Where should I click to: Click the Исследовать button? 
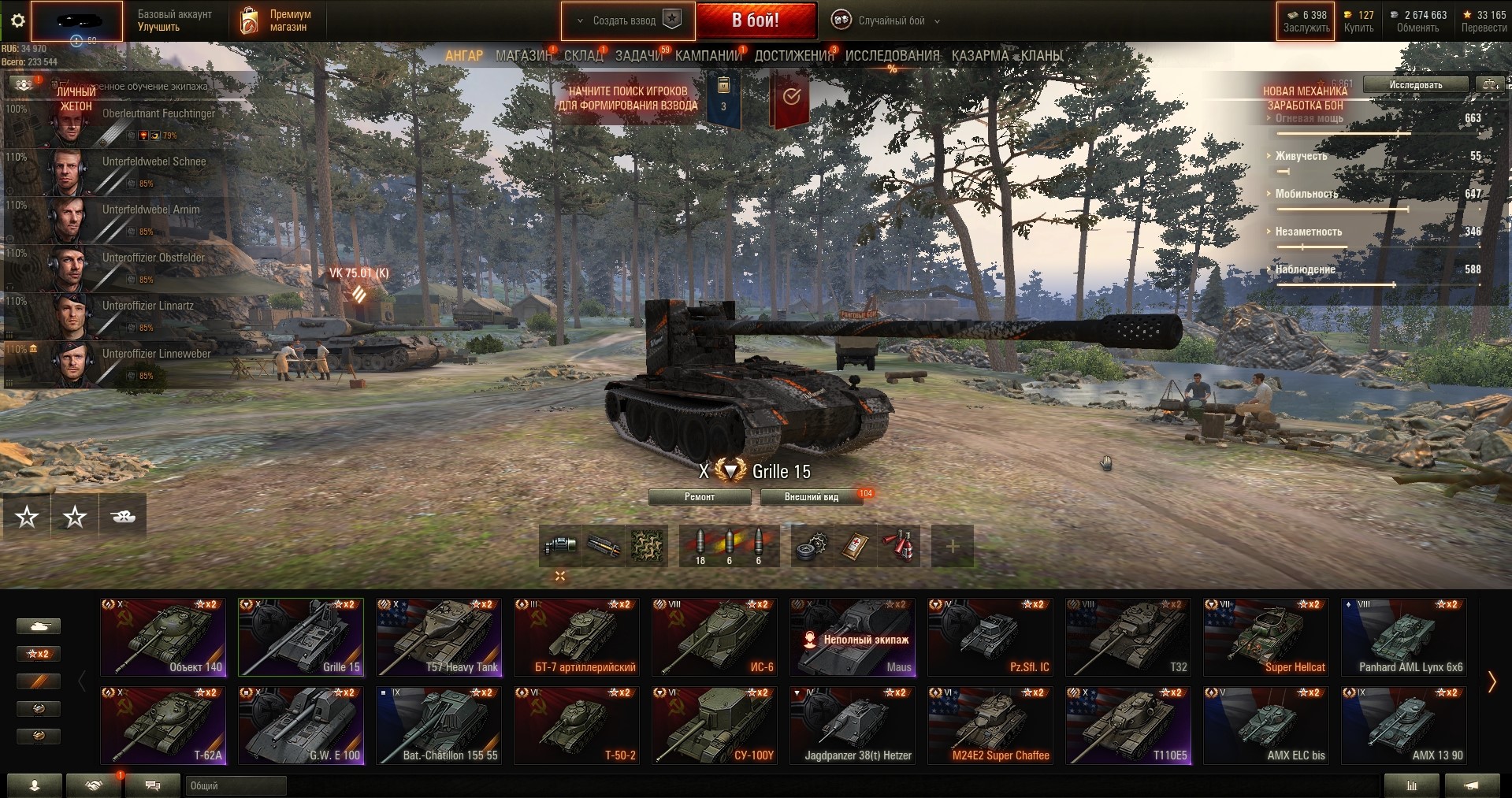1415,84
